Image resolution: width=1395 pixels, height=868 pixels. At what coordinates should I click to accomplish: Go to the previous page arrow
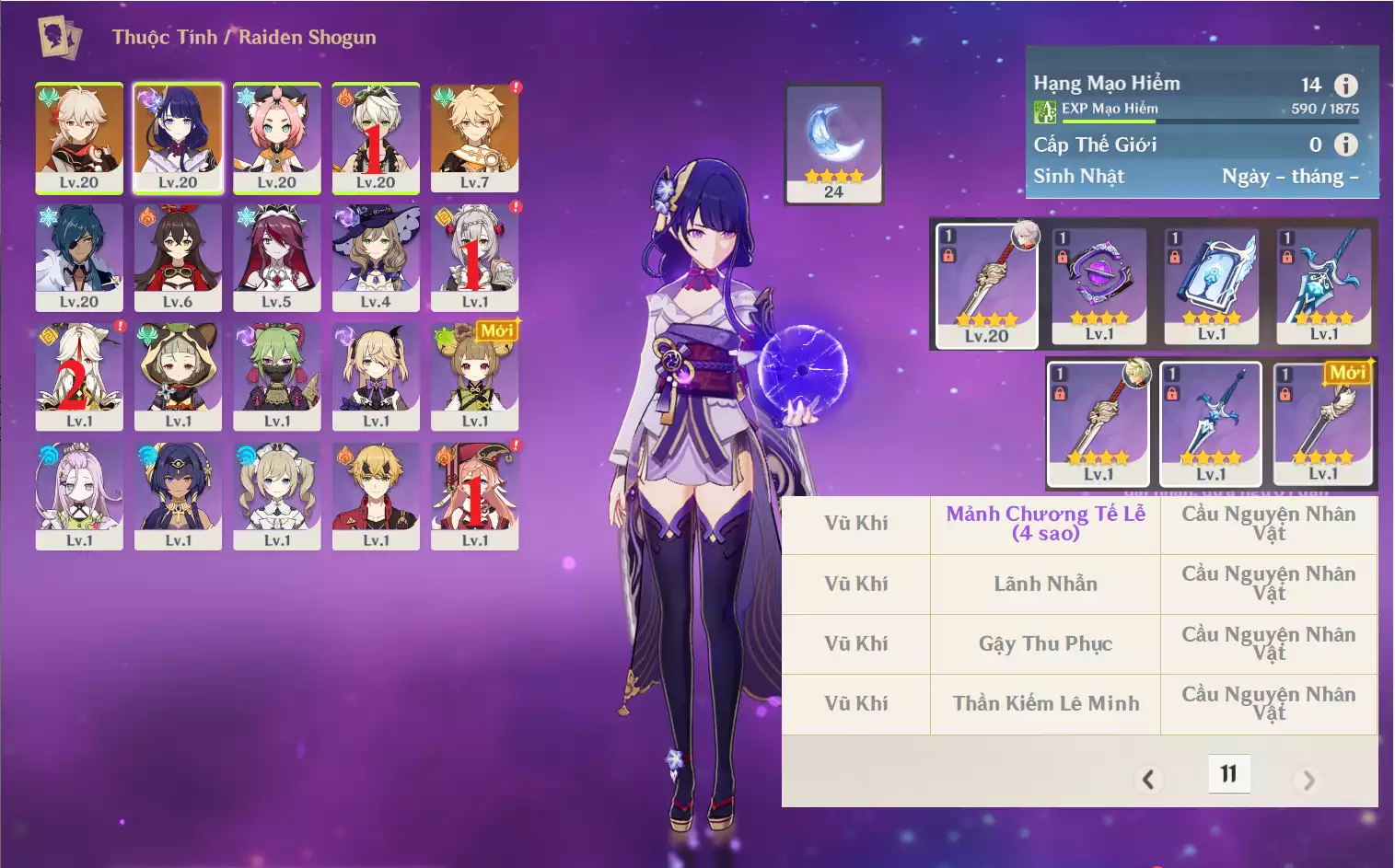coord(1148,780)
